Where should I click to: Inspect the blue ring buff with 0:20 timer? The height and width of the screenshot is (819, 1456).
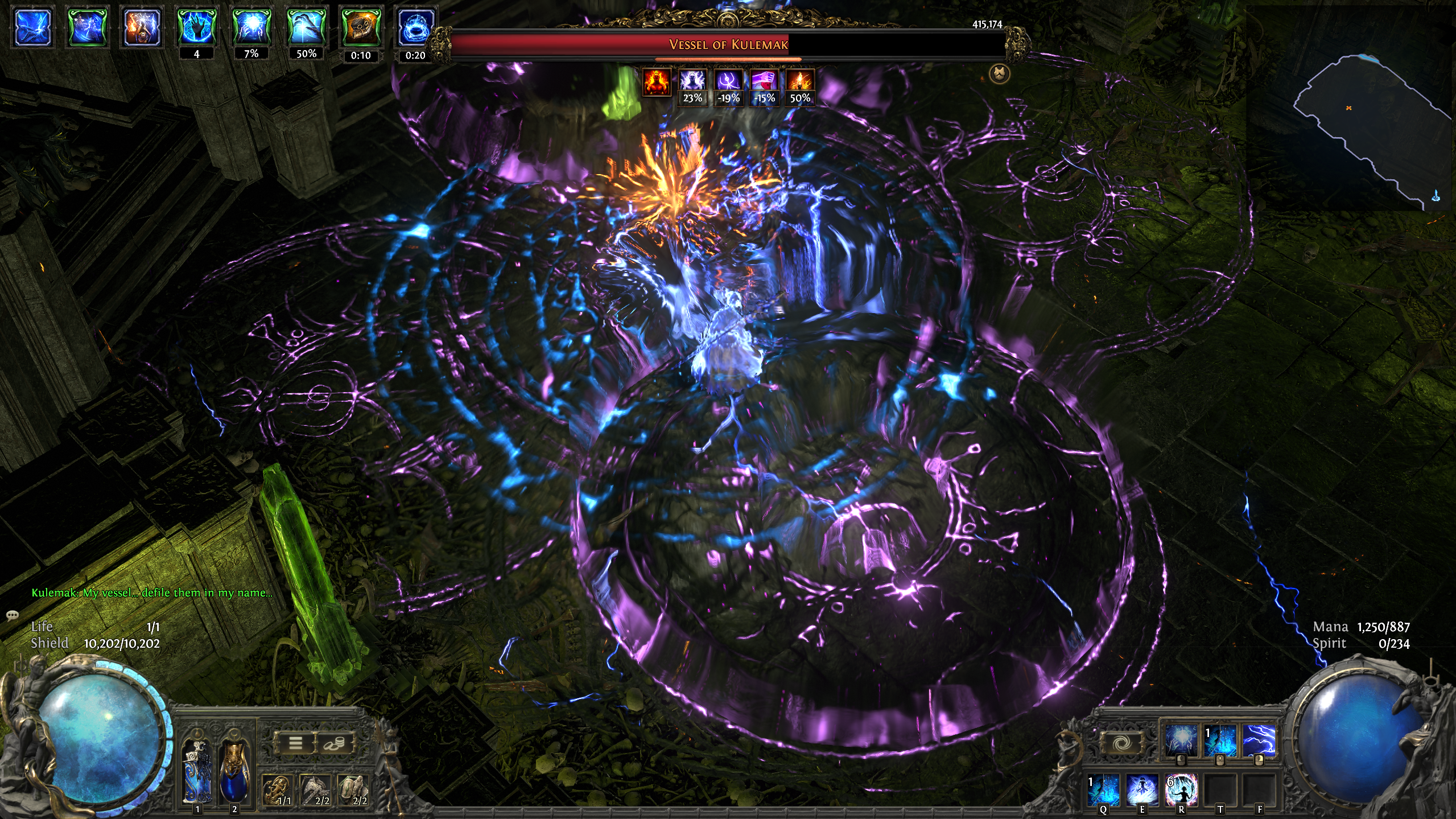tap(415, 27)
